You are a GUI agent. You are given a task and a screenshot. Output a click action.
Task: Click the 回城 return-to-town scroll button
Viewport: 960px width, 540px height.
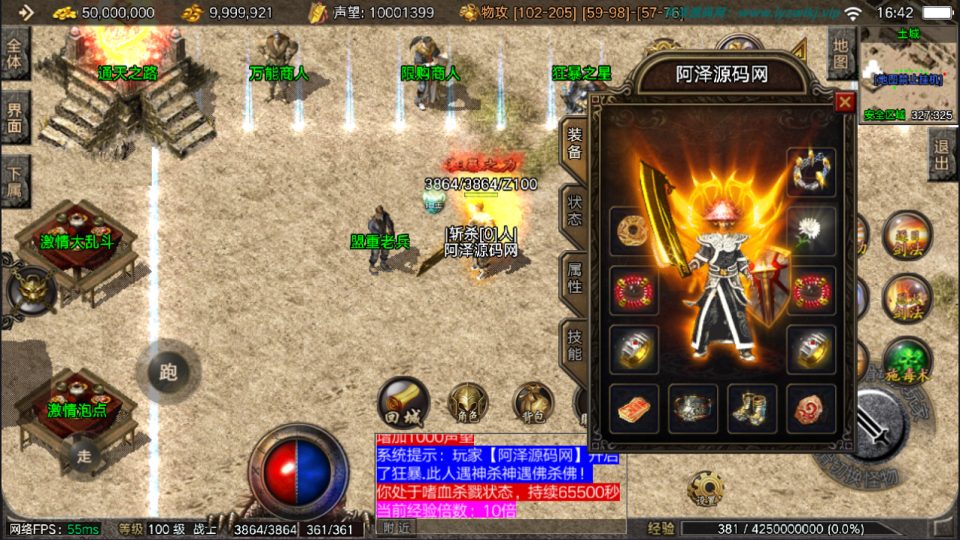click(x=402, y=403)
